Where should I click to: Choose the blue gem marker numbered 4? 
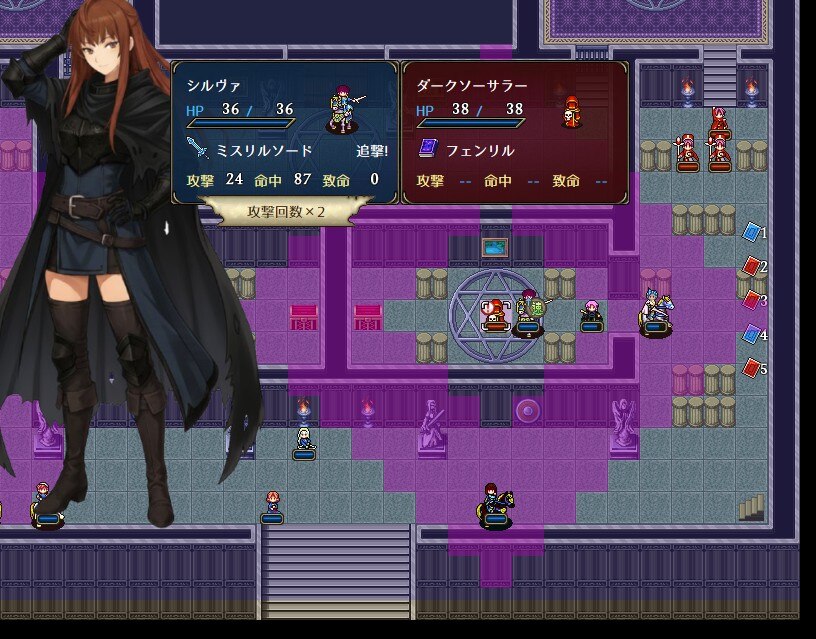click(752, 335)
